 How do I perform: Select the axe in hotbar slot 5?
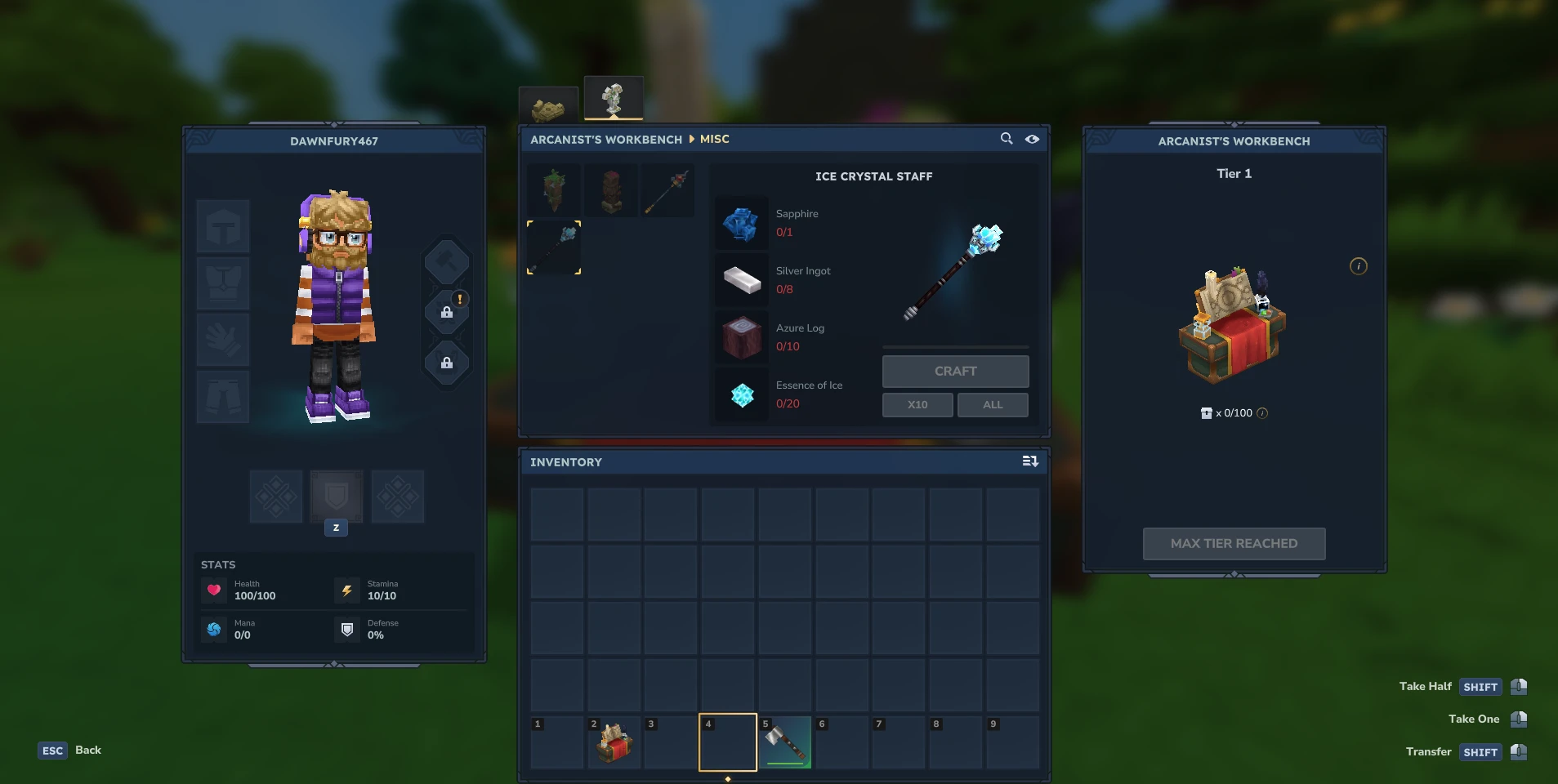pyautogui.click(x=785, y=742)
